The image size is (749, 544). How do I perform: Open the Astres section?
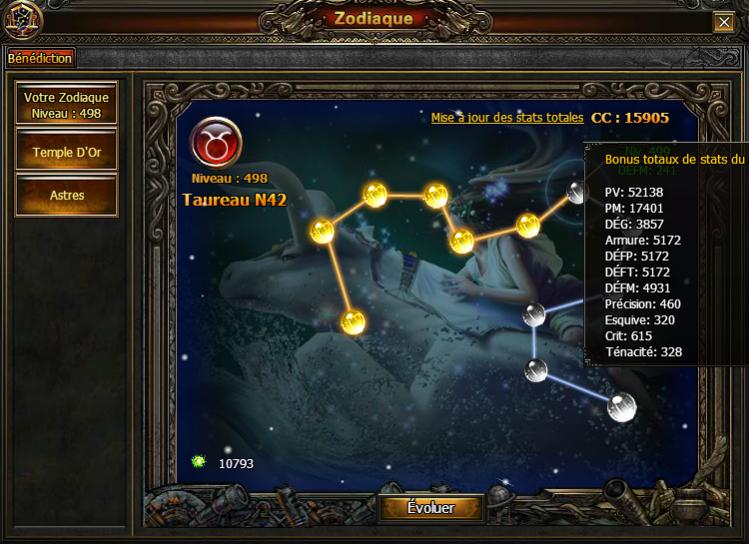pos(66,195)
